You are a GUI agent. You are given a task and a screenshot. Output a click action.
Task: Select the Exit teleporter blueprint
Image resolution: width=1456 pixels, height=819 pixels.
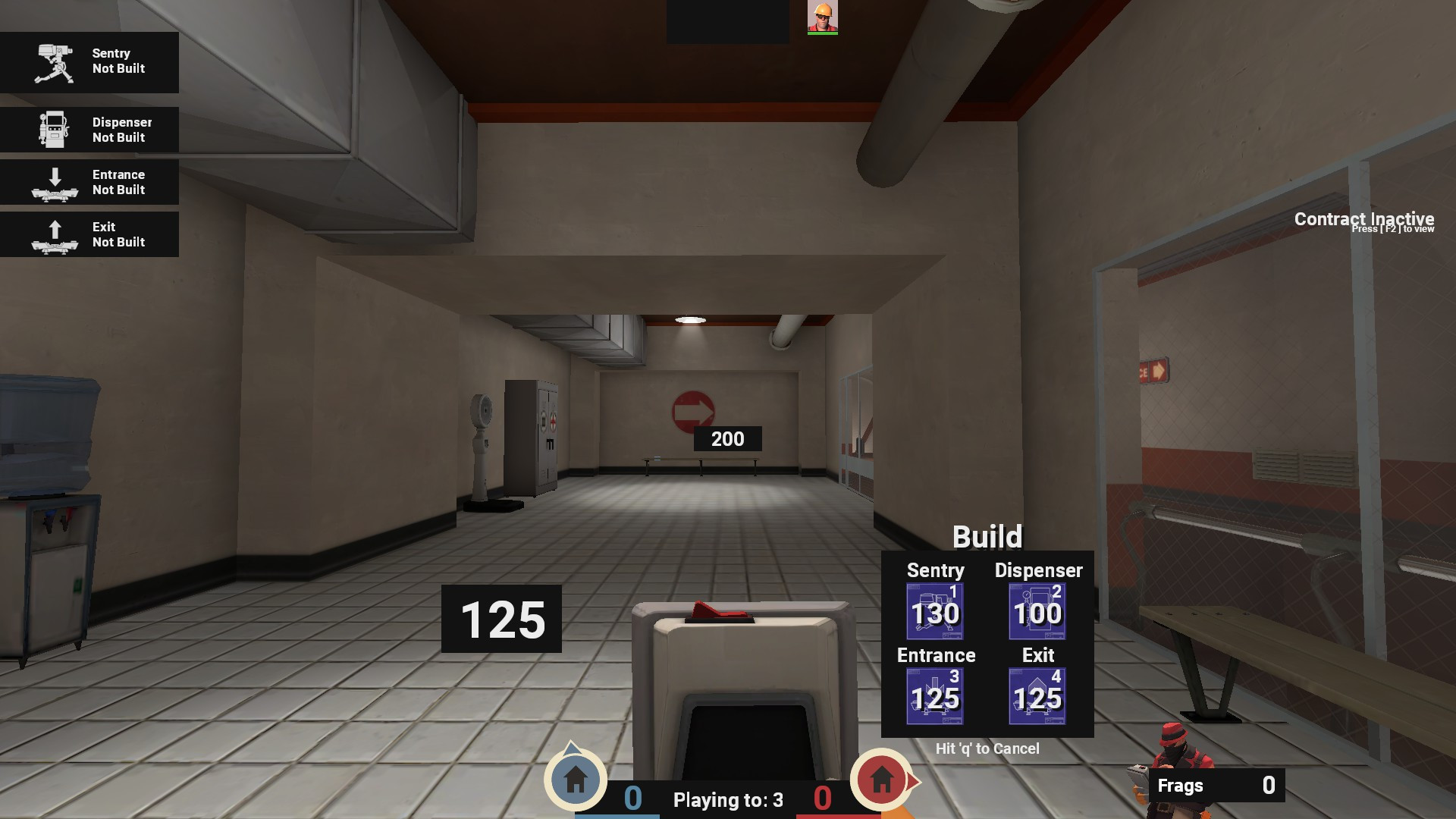point(1037,695)
